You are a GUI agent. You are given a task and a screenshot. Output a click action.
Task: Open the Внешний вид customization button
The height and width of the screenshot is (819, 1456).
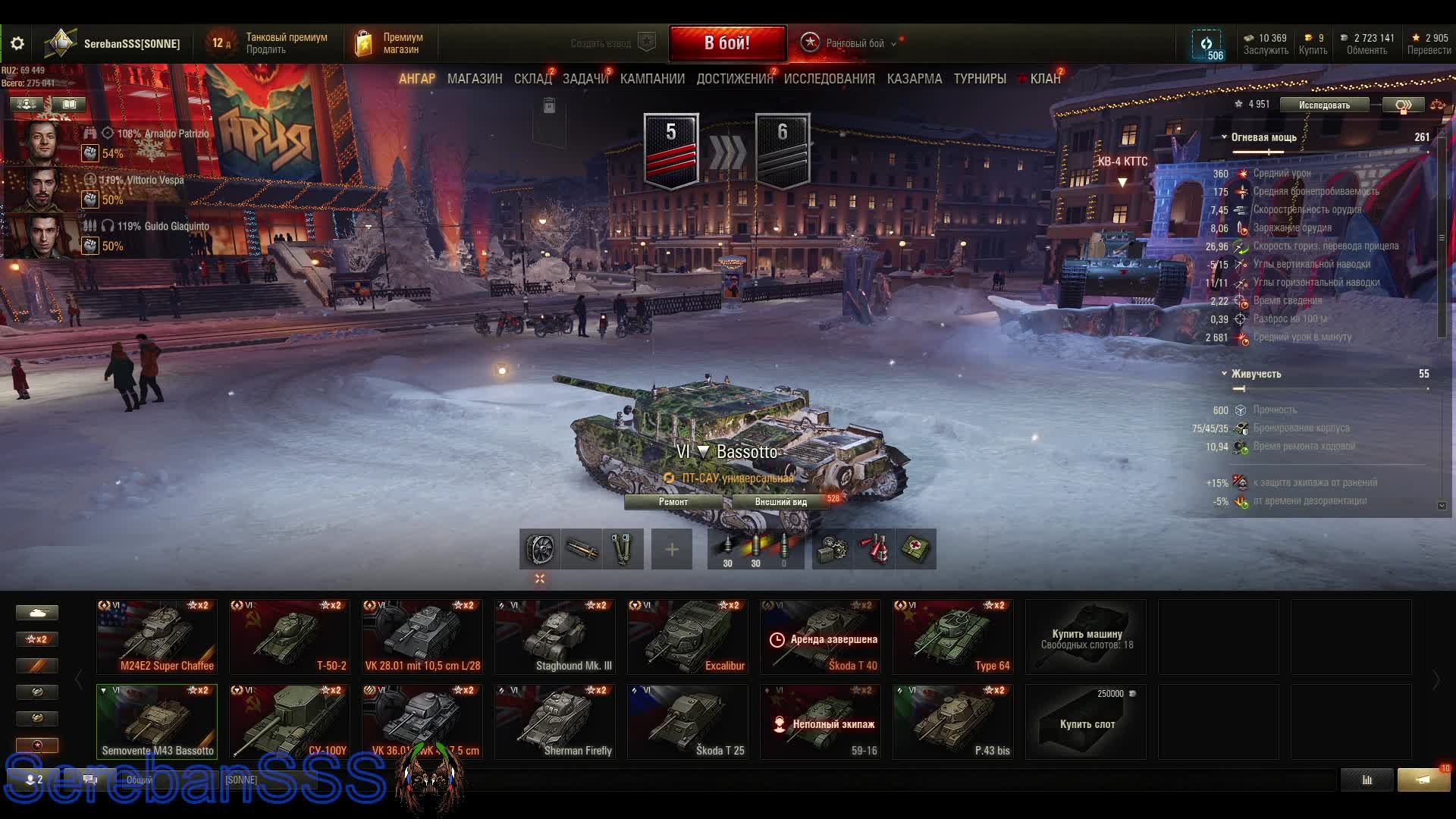[780, 502]
